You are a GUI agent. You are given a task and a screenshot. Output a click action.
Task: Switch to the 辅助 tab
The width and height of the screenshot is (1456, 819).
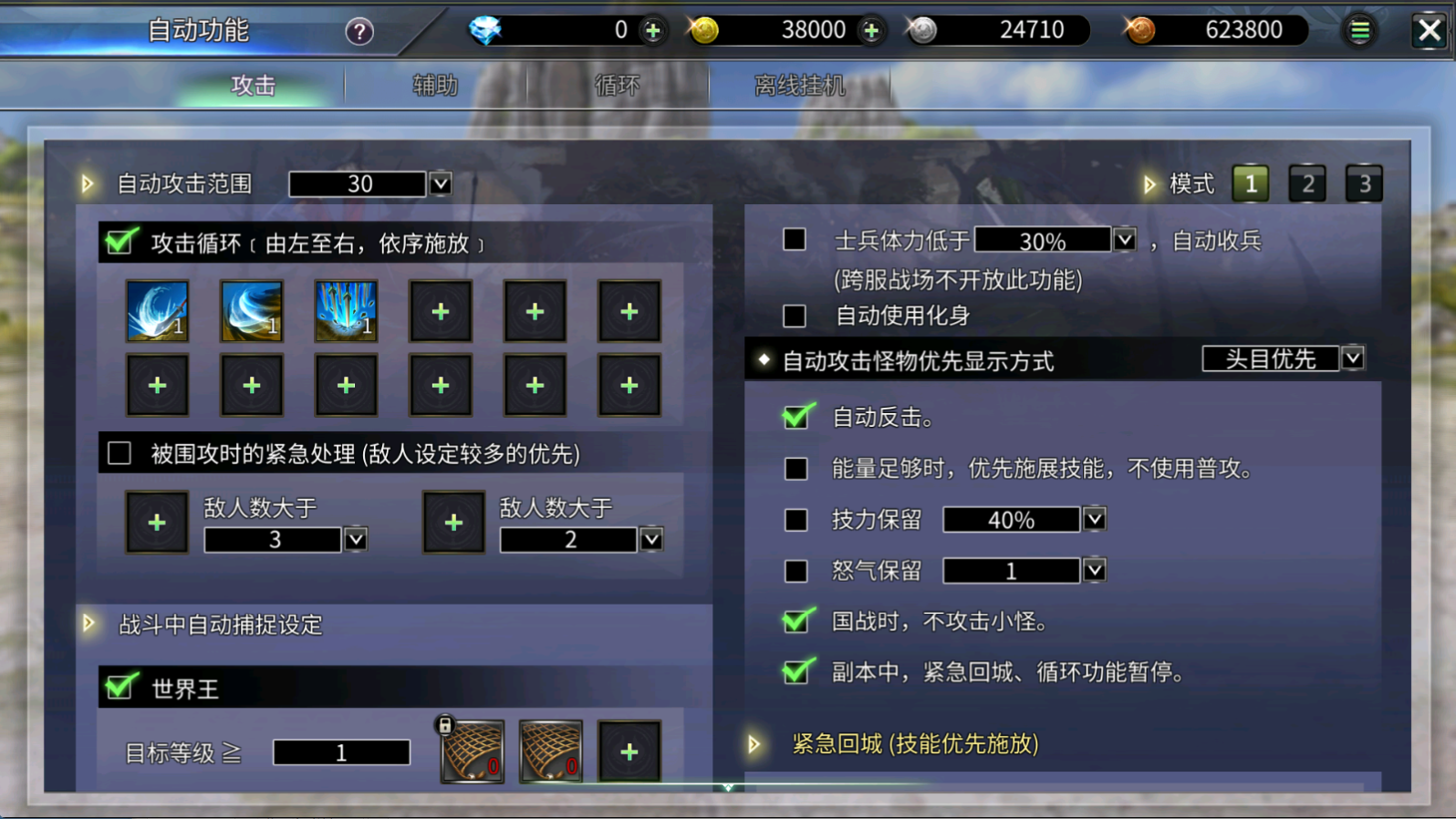point(435,84)
